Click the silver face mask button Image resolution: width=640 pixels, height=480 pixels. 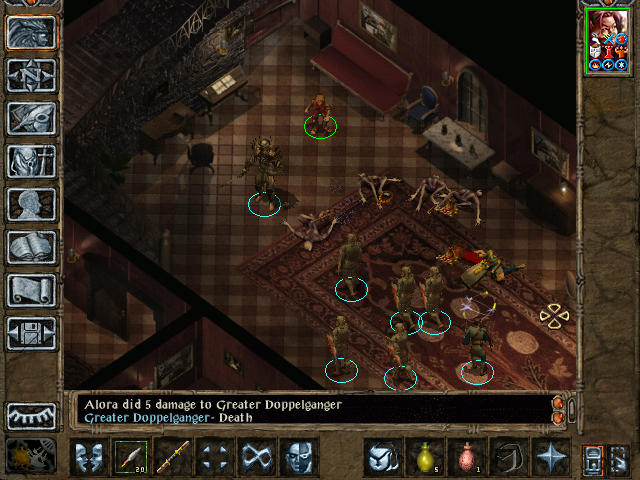300,458
